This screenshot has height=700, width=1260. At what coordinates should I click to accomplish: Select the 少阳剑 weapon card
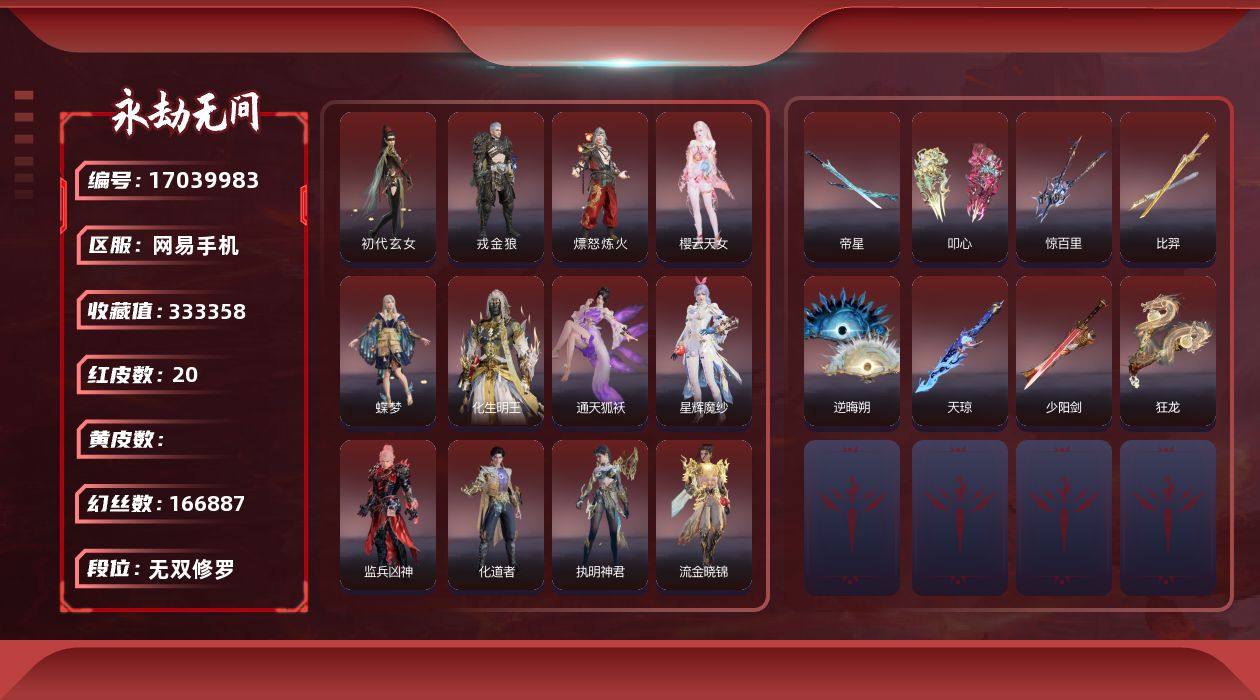(x=1064, y=351)
